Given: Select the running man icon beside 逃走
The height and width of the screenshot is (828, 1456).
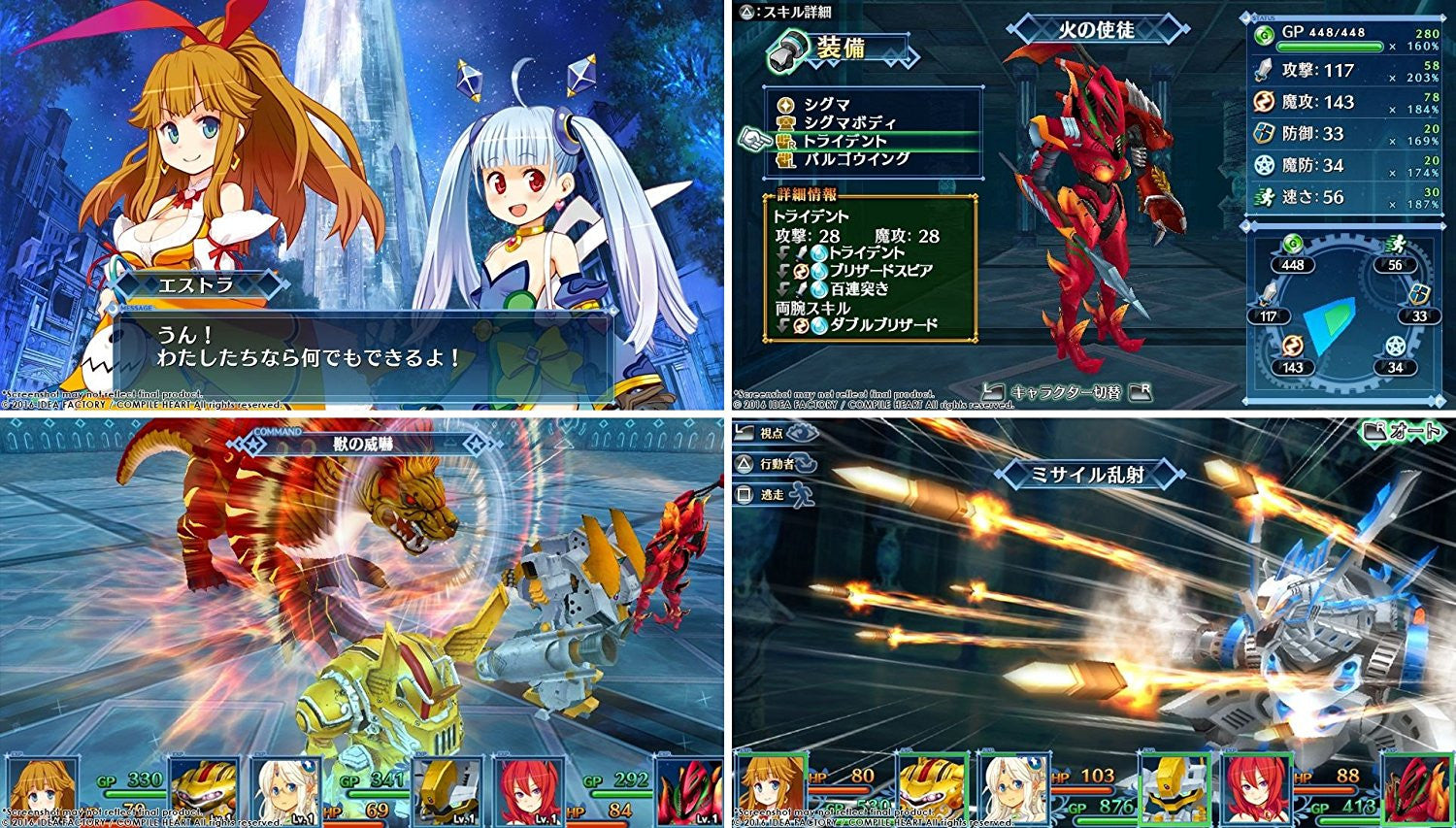Looking at the screenshot, I should point(800,493).
